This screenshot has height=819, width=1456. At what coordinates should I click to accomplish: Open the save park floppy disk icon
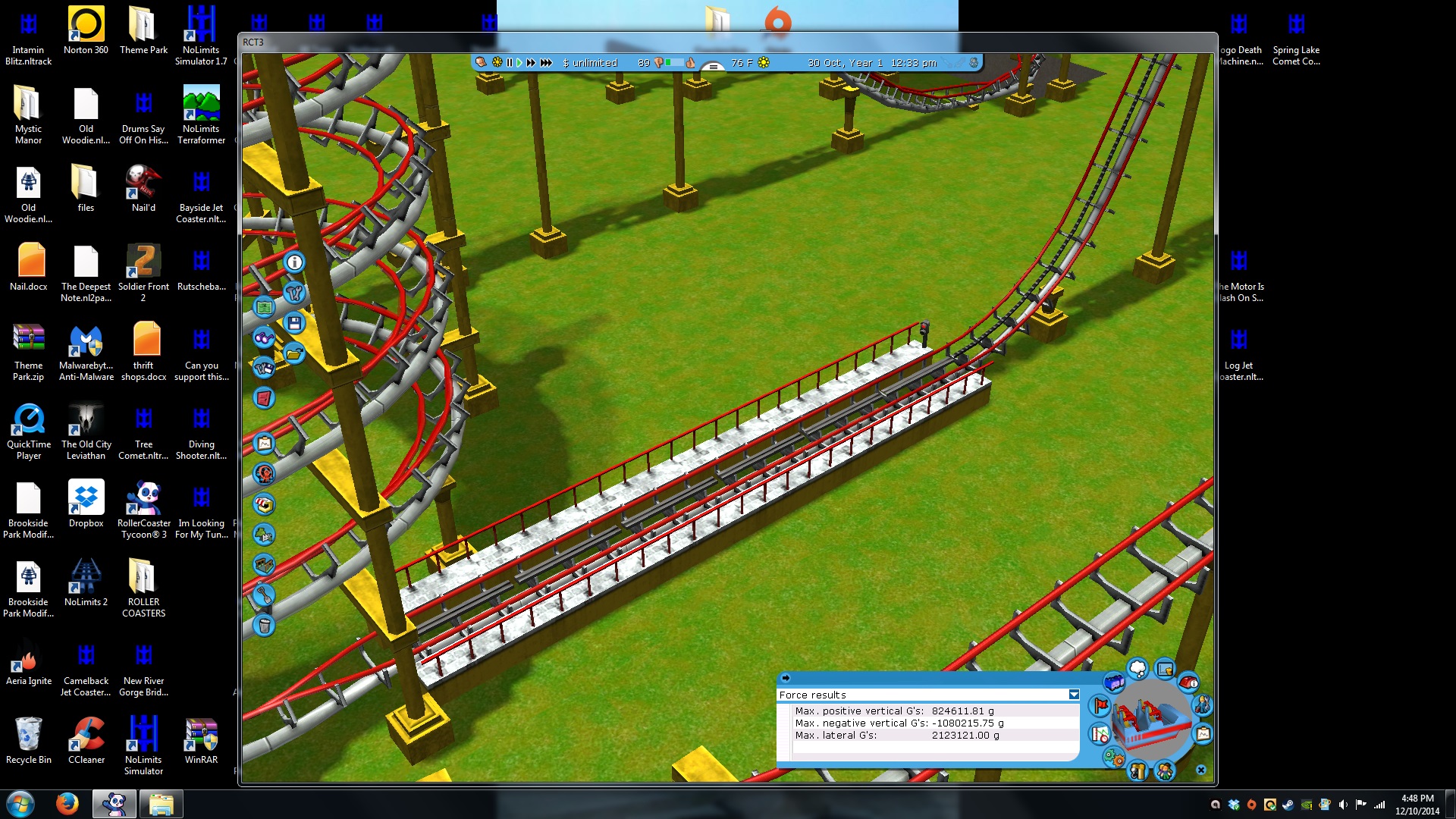click(294, 323)
